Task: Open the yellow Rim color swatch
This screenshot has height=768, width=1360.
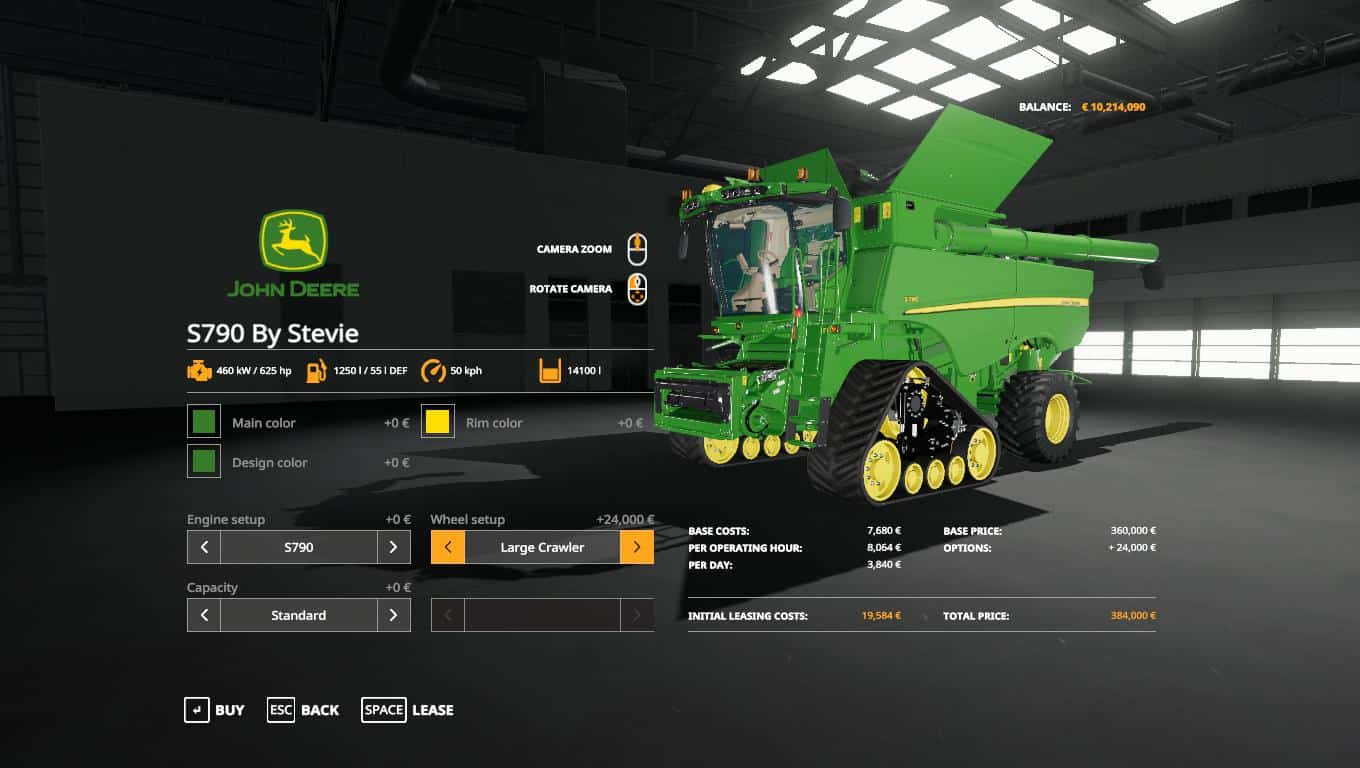Action: click(x=438, y=422)
